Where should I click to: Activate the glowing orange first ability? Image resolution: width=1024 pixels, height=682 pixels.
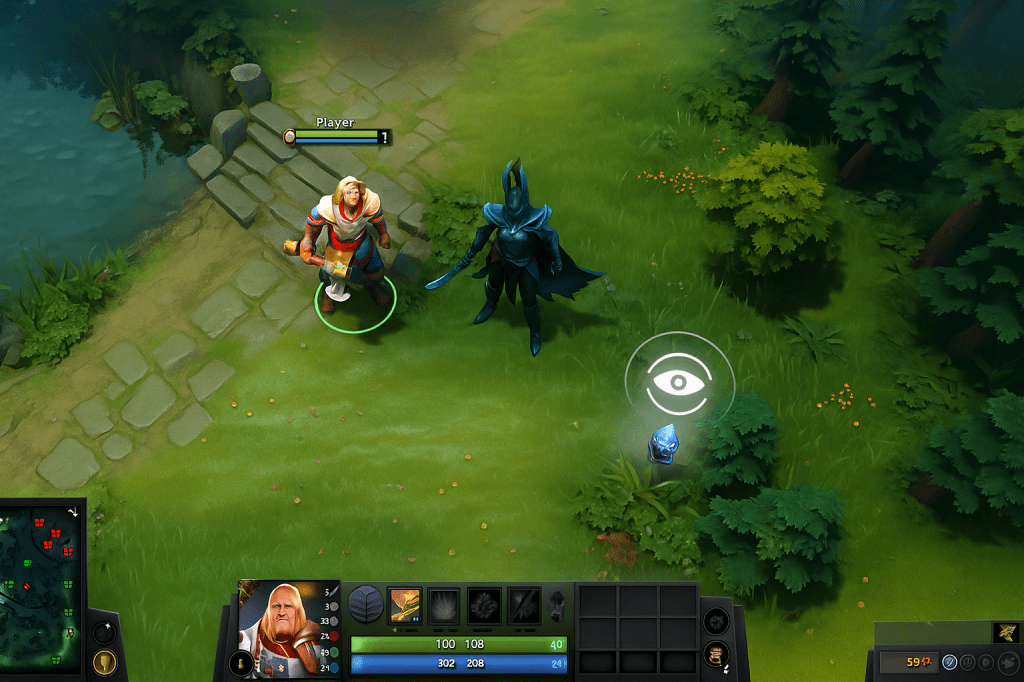404,605
